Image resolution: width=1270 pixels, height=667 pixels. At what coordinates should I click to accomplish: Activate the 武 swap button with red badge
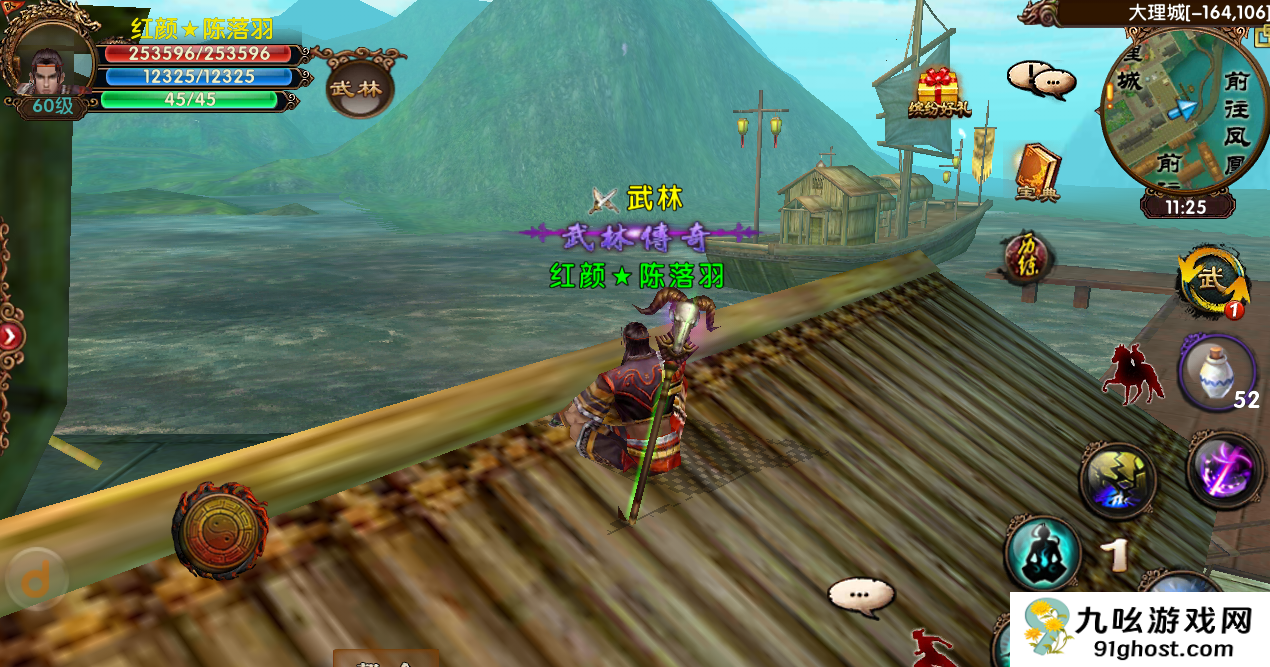tap(1214, 281)
